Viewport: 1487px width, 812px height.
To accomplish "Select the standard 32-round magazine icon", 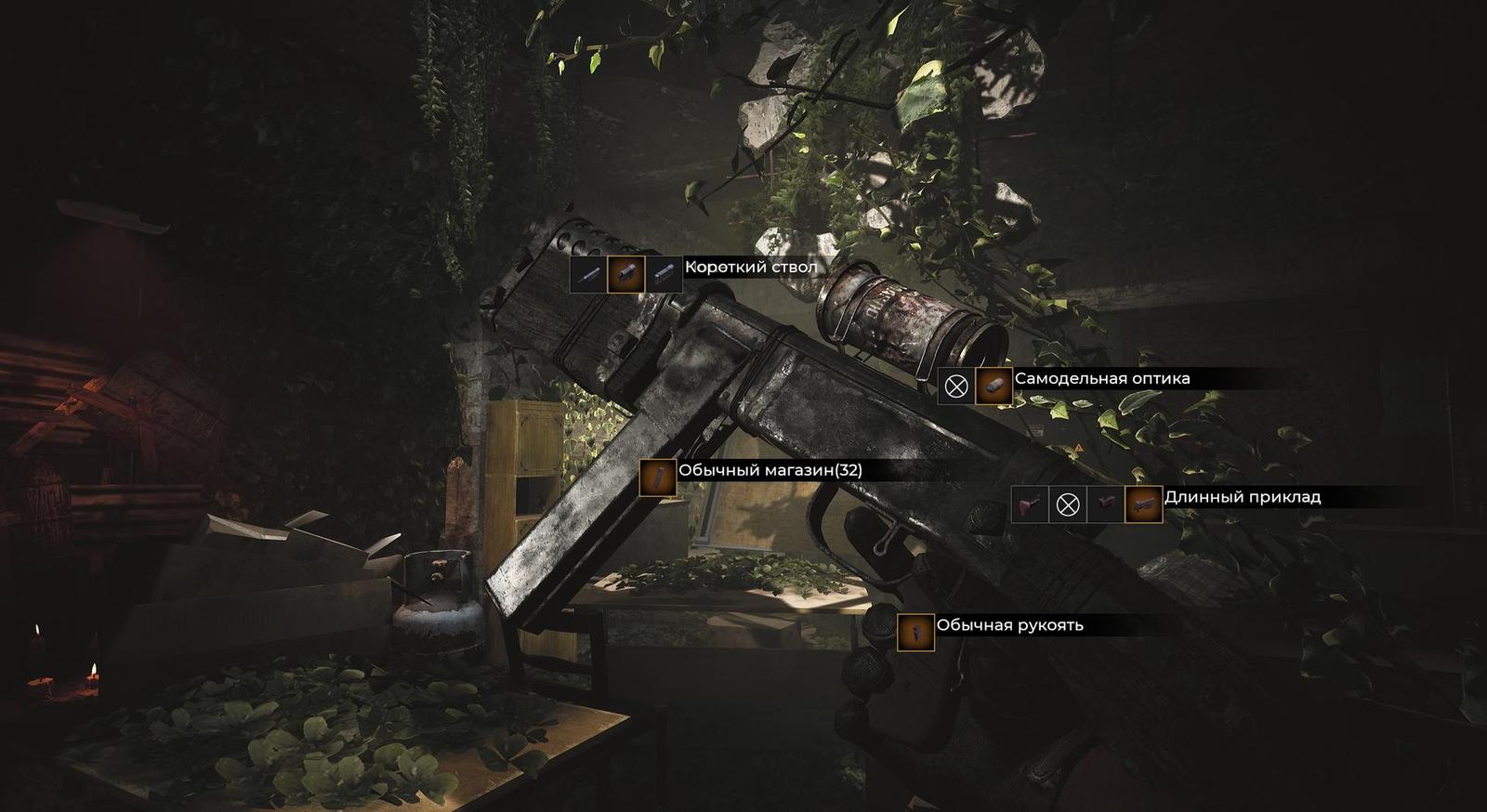I will pos(657,478).
